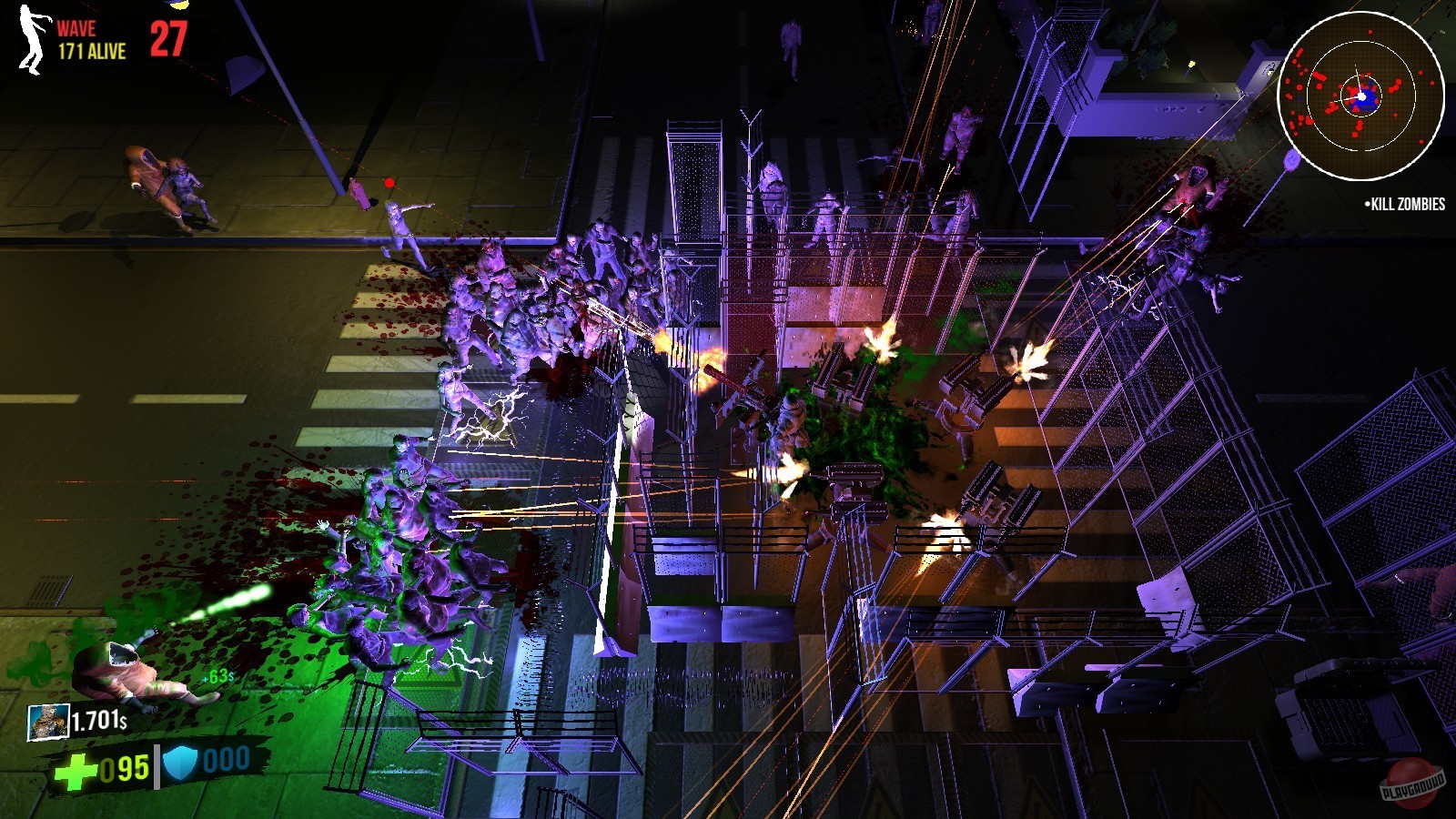This screenshot has height=819, width=1456.
Task: Open the weapon thumbnail next to the money counter
Action: click(x=47, y=722)
